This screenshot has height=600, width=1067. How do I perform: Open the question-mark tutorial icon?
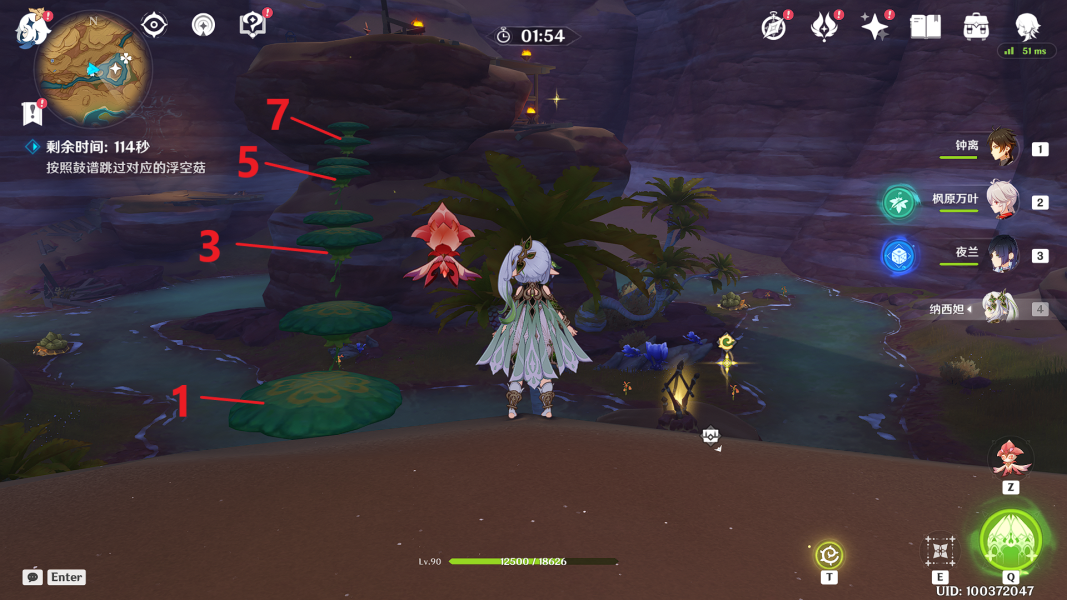[252, 25]
